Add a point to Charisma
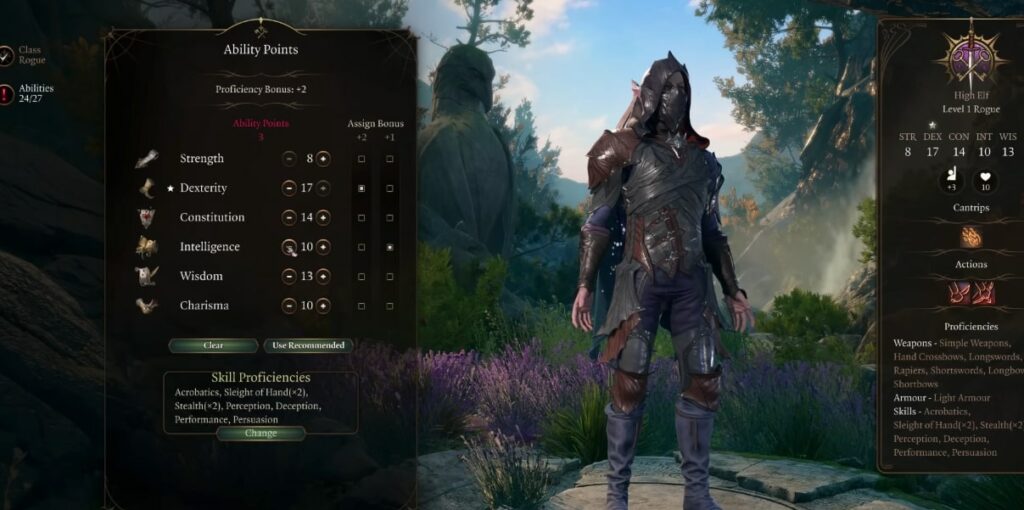Viewport: 1024px width, 510px height. [x=323, y=305]
